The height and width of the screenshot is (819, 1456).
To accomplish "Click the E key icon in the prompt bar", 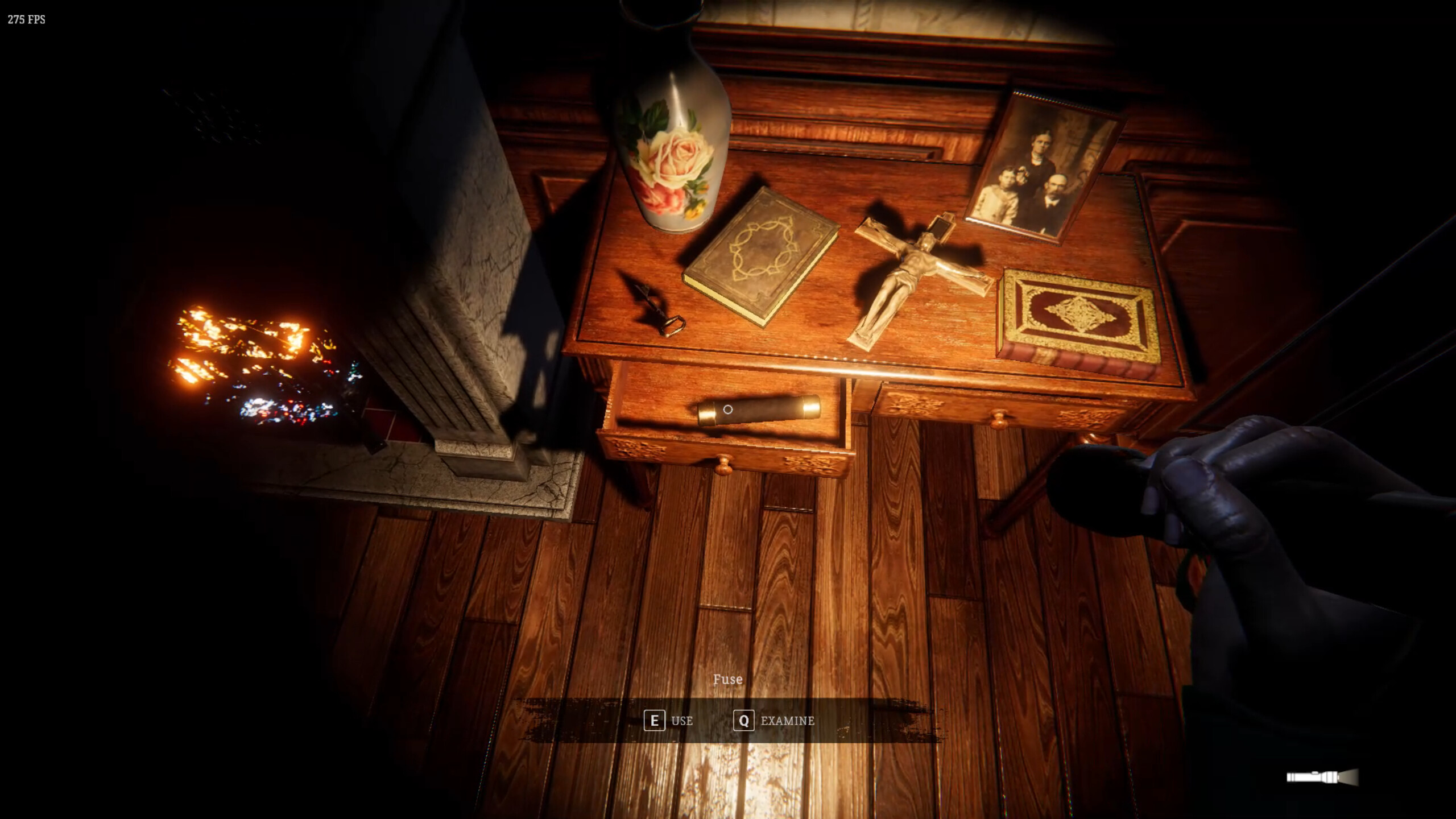I will [x=655, y=721].
